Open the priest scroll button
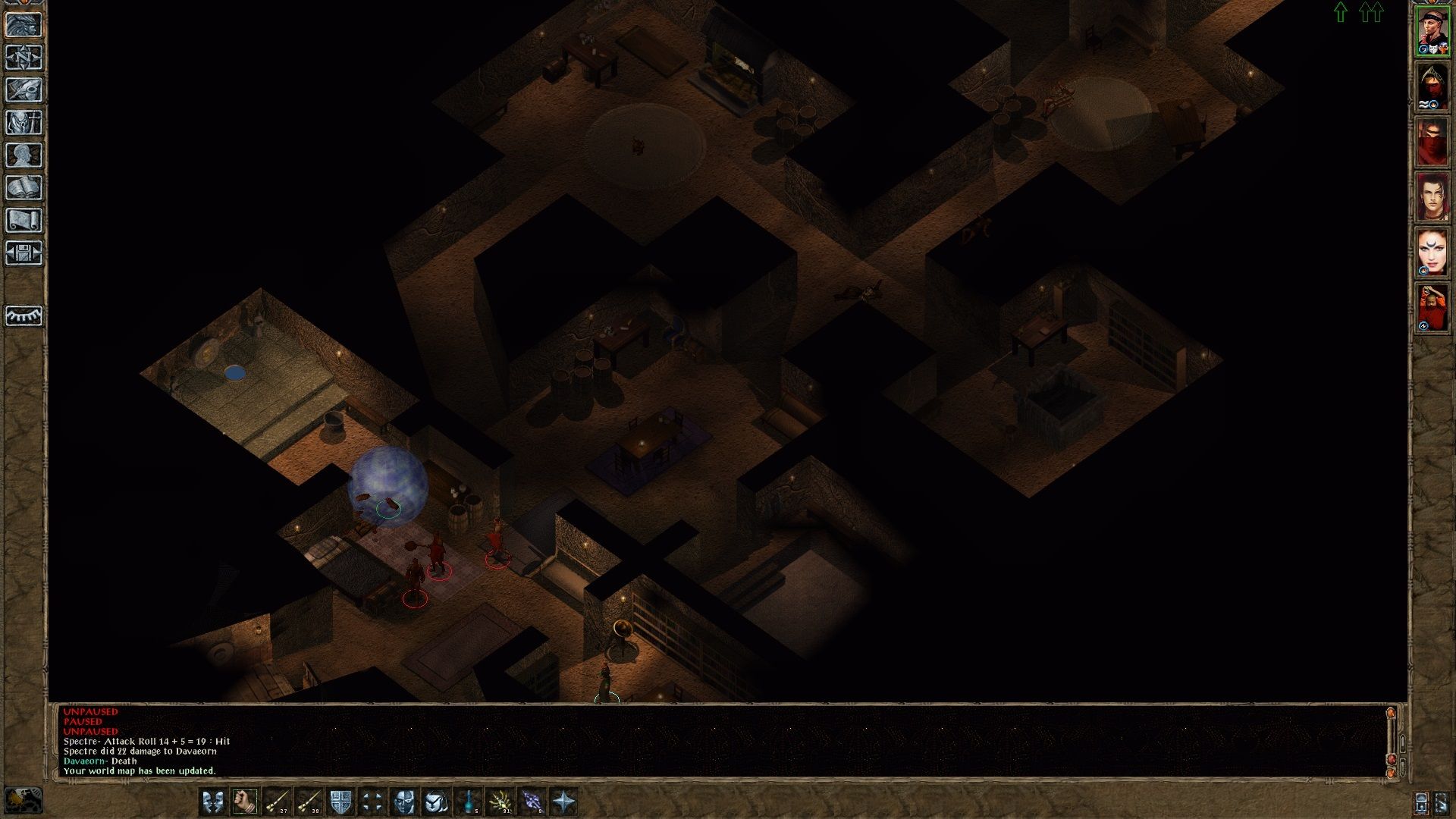1456x819 pixels. [x=24, y=221]
